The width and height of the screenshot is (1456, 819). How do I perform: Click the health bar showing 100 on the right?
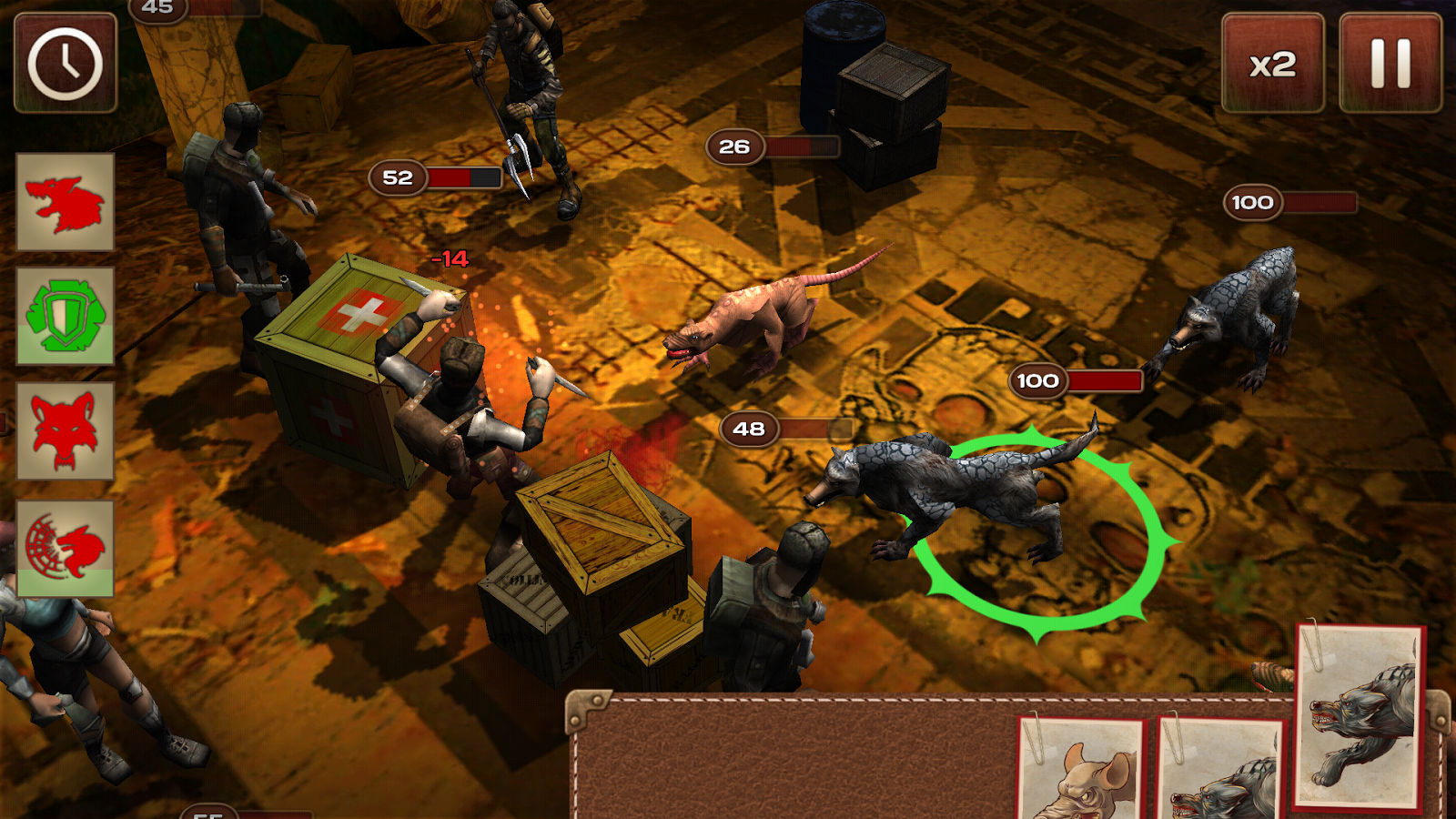pos(1292,202)
